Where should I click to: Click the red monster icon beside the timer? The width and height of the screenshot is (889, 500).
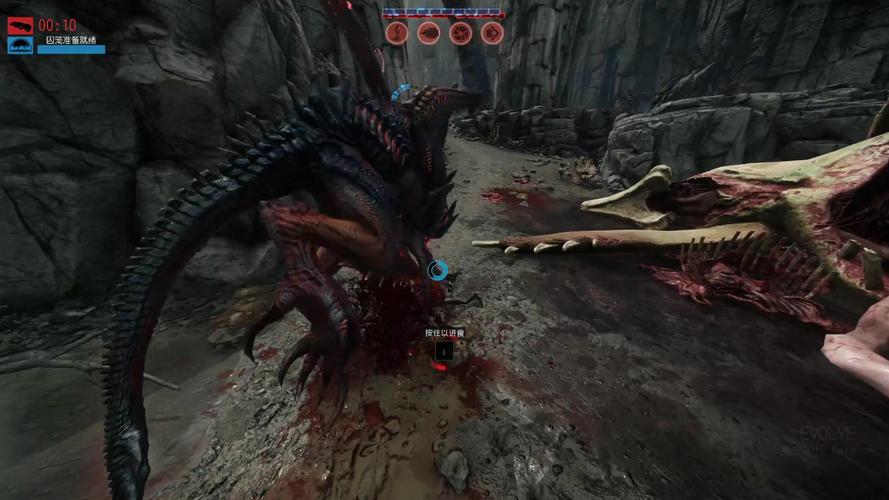tap(20, 26)
